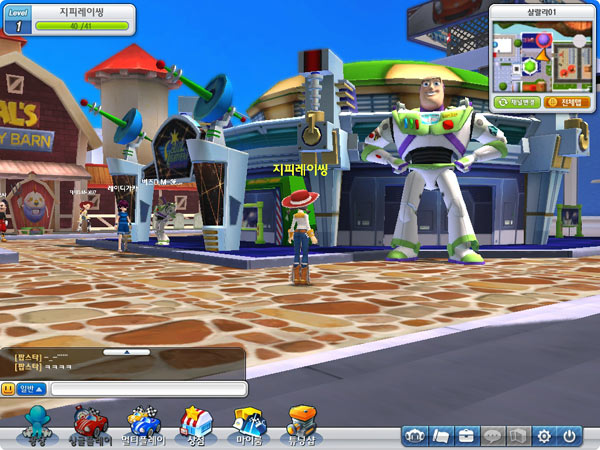Open the gear settings icon
This screenshot has height=450, width=600.
point(544,436)
